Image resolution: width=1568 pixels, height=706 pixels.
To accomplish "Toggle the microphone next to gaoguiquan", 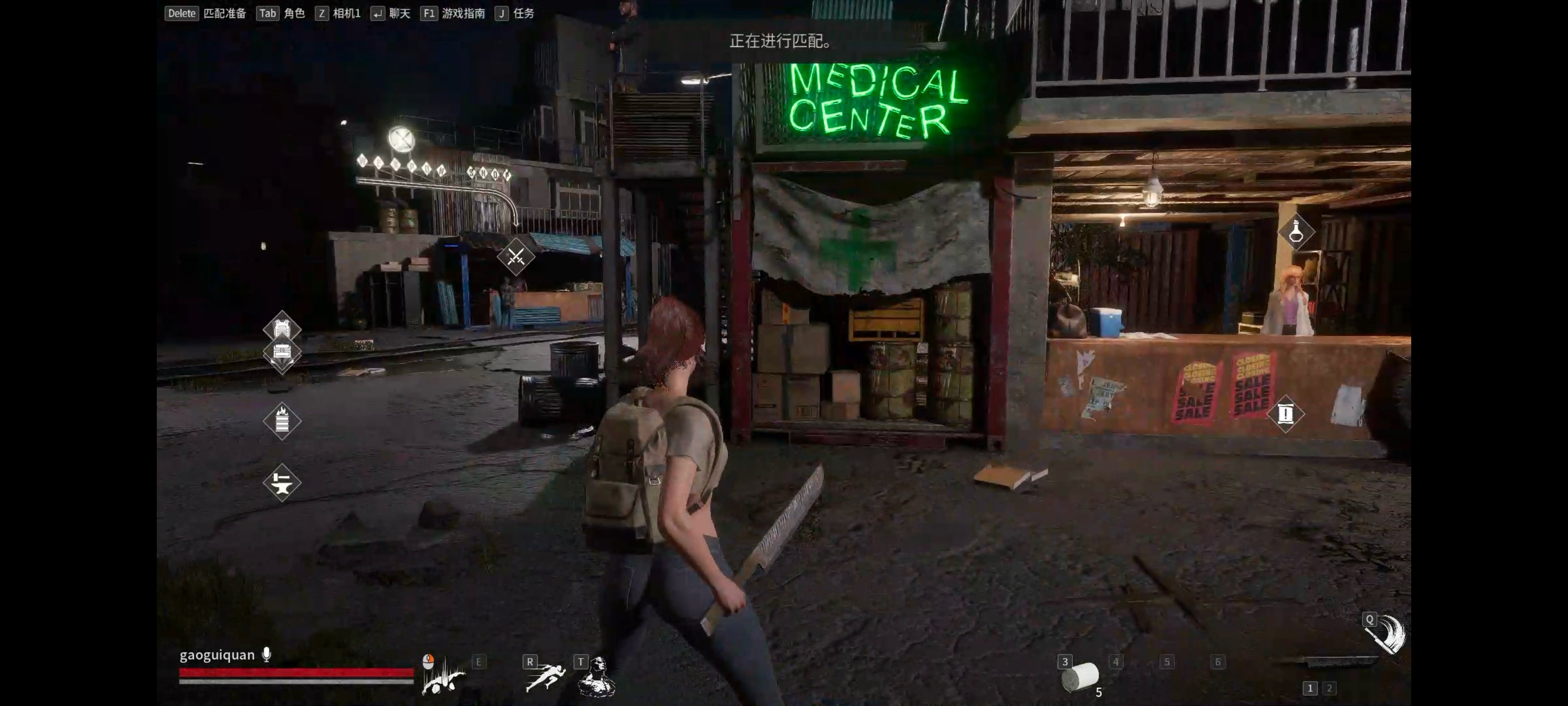I will (x=267, y=655).
